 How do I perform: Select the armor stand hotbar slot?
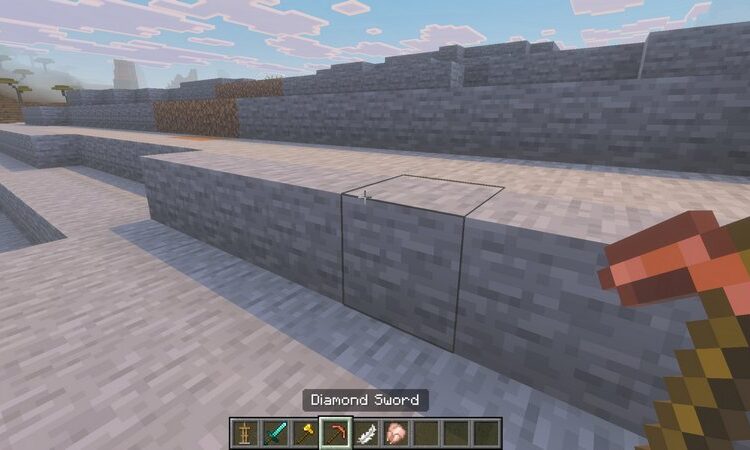(244, 433)
